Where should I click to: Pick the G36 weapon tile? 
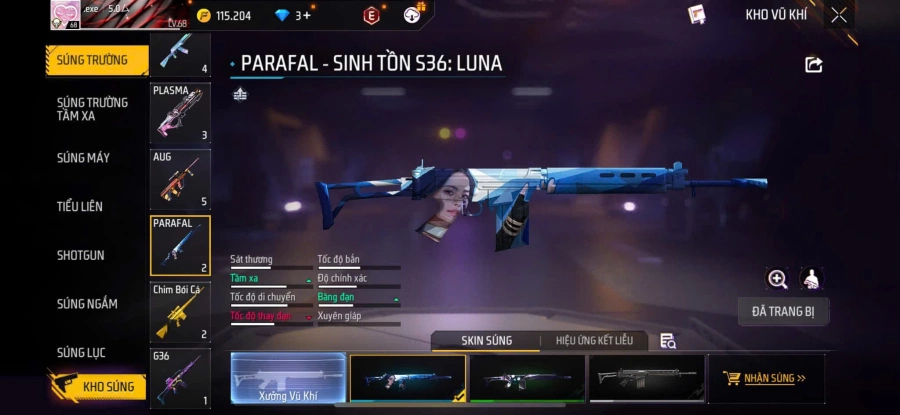180,377
